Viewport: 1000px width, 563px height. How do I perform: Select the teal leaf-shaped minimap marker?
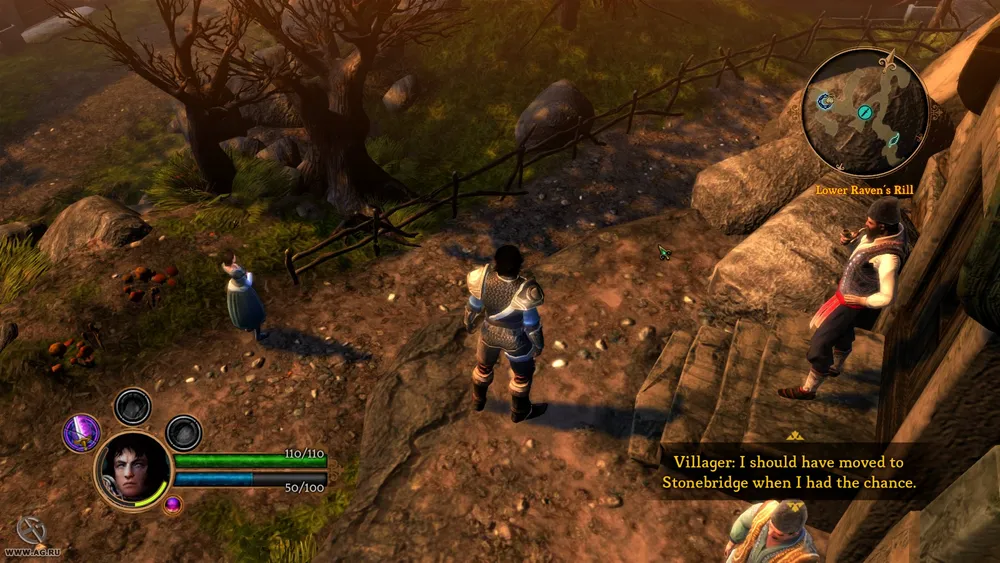point(893,139)
